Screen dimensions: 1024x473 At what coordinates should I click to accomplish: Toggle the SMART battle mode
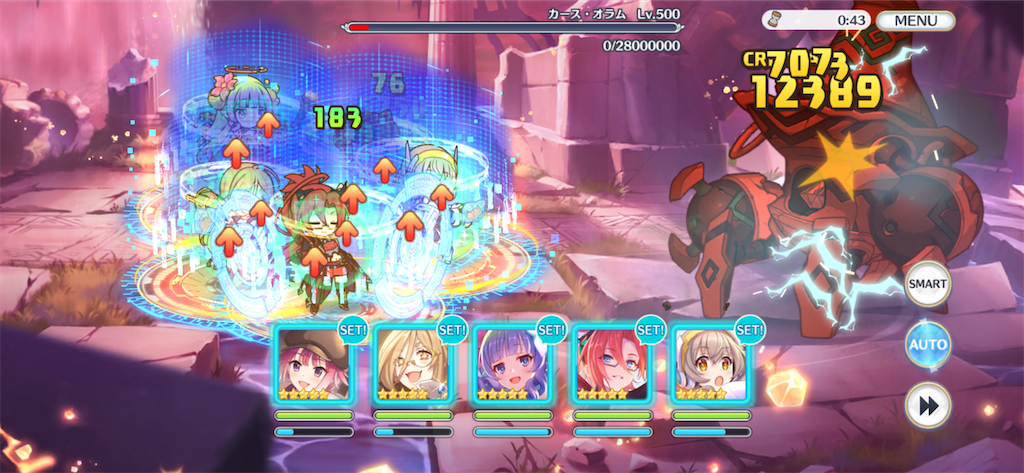coord(927,284)
